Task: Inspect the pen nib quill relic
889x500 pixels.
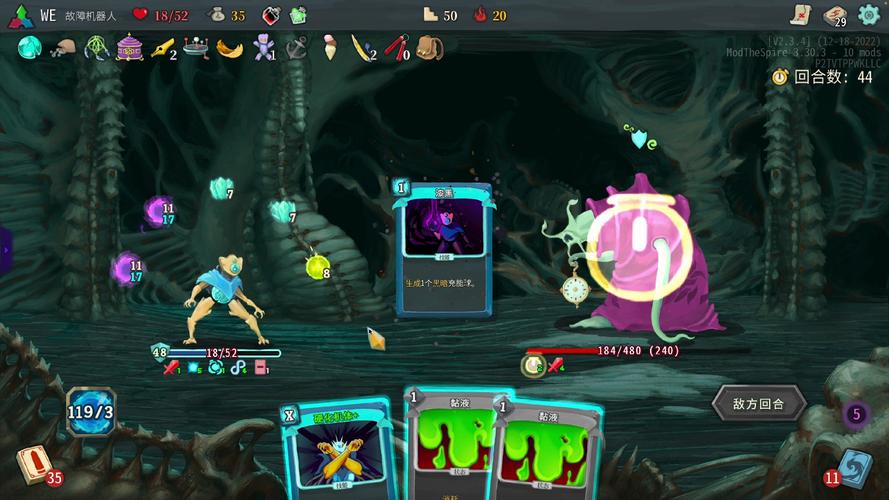Action: [x=162, y=47]
